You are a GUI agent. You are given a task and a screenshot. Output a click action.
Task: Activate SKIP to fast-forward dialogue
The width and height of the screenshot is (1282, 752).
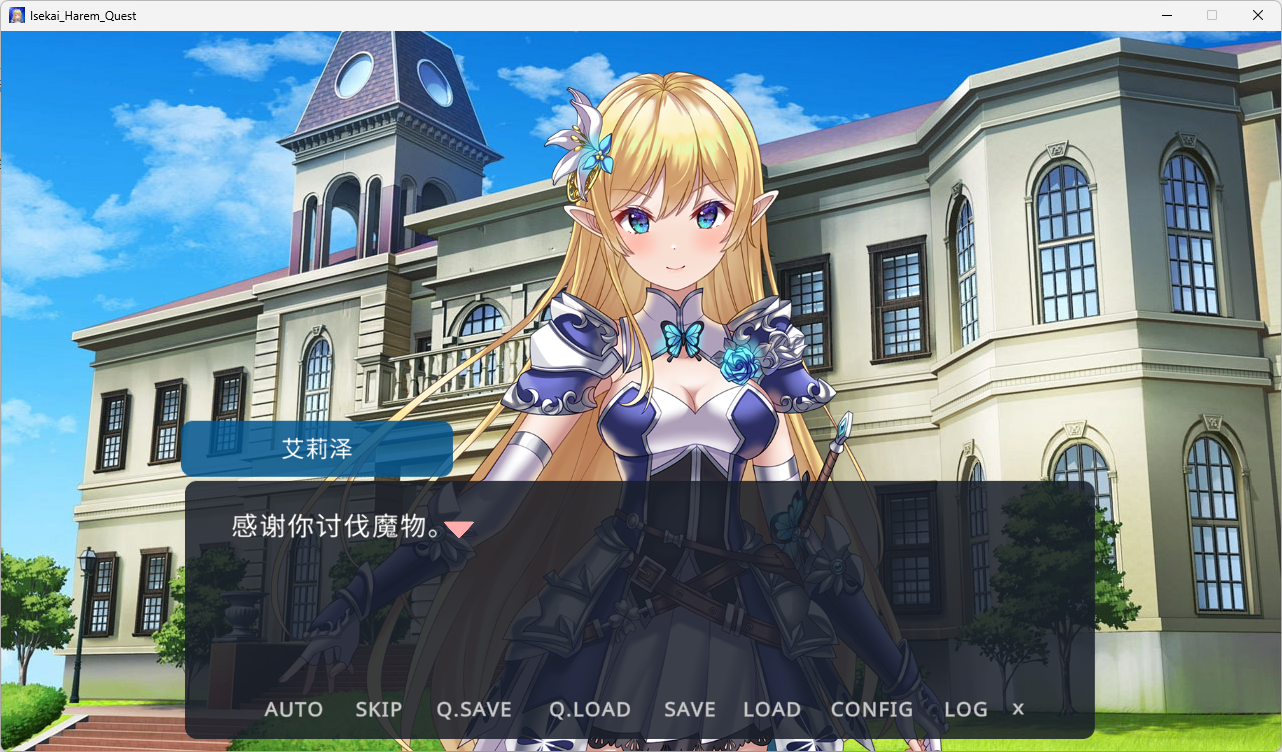click(x=378, y=710)
